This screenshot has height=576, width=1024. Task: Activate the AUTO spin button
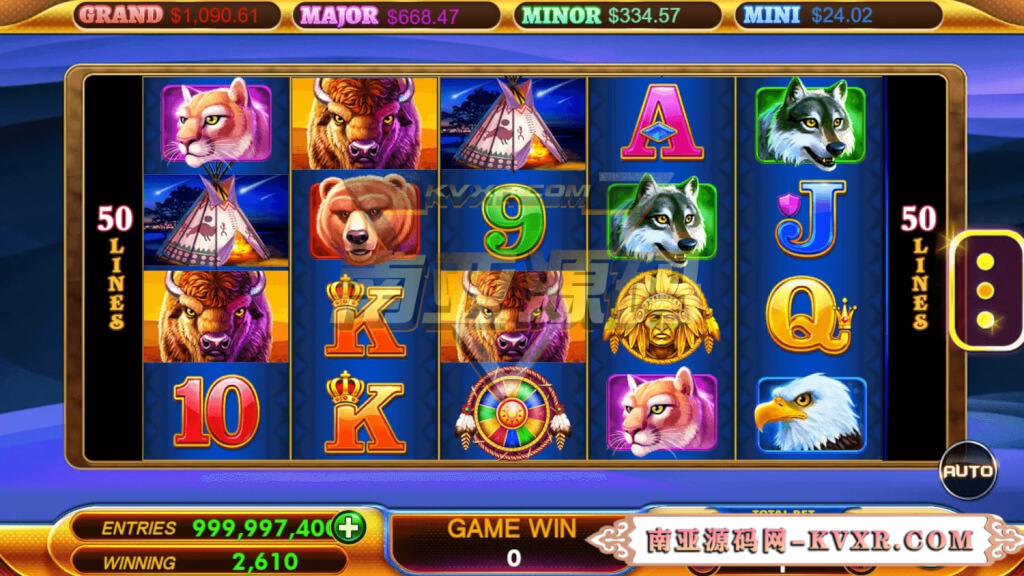point(968,470)
